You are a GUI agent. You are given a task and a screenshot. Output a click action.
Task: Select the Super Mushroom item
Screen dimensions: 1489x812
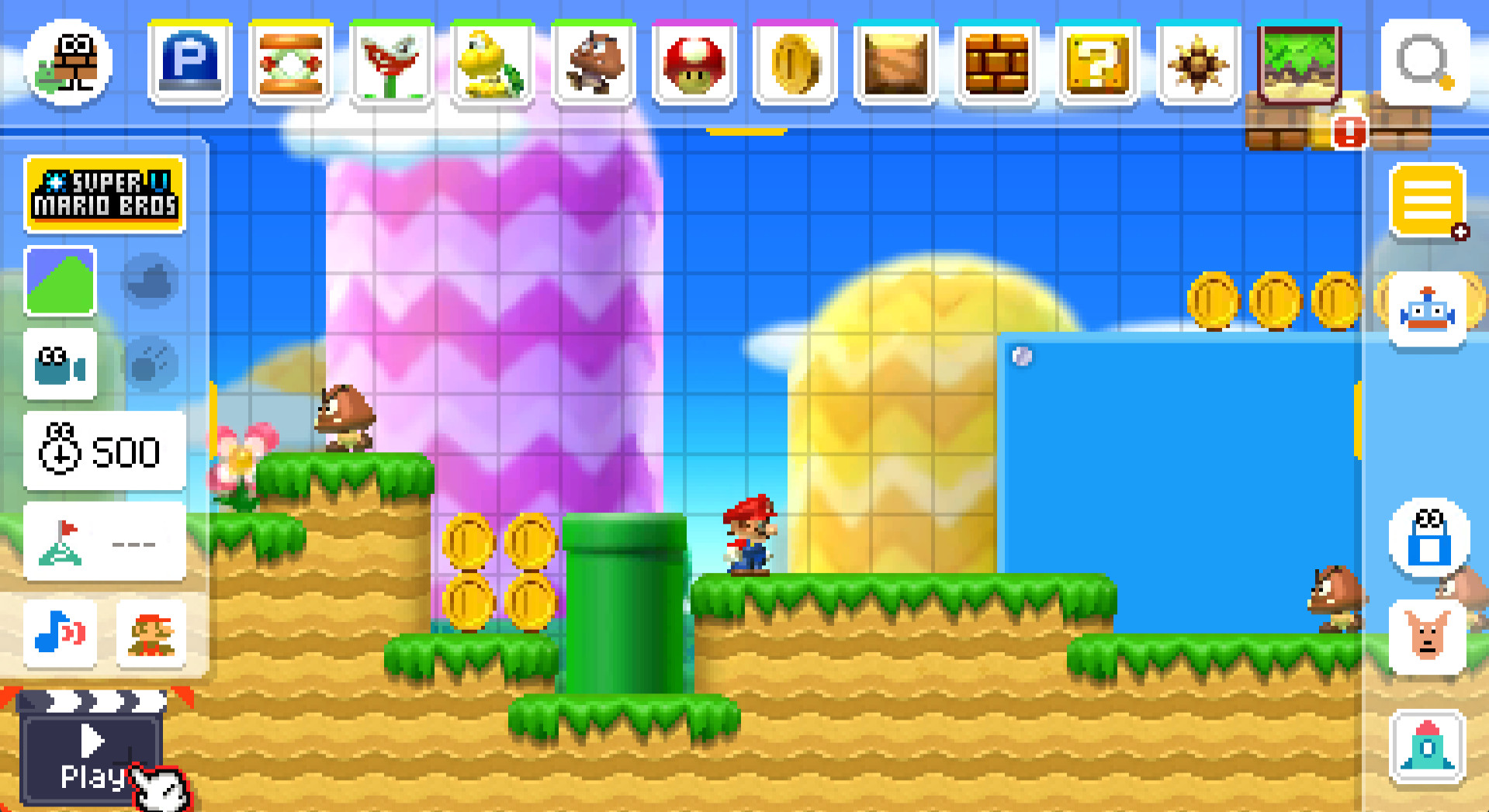pos(694,64)
